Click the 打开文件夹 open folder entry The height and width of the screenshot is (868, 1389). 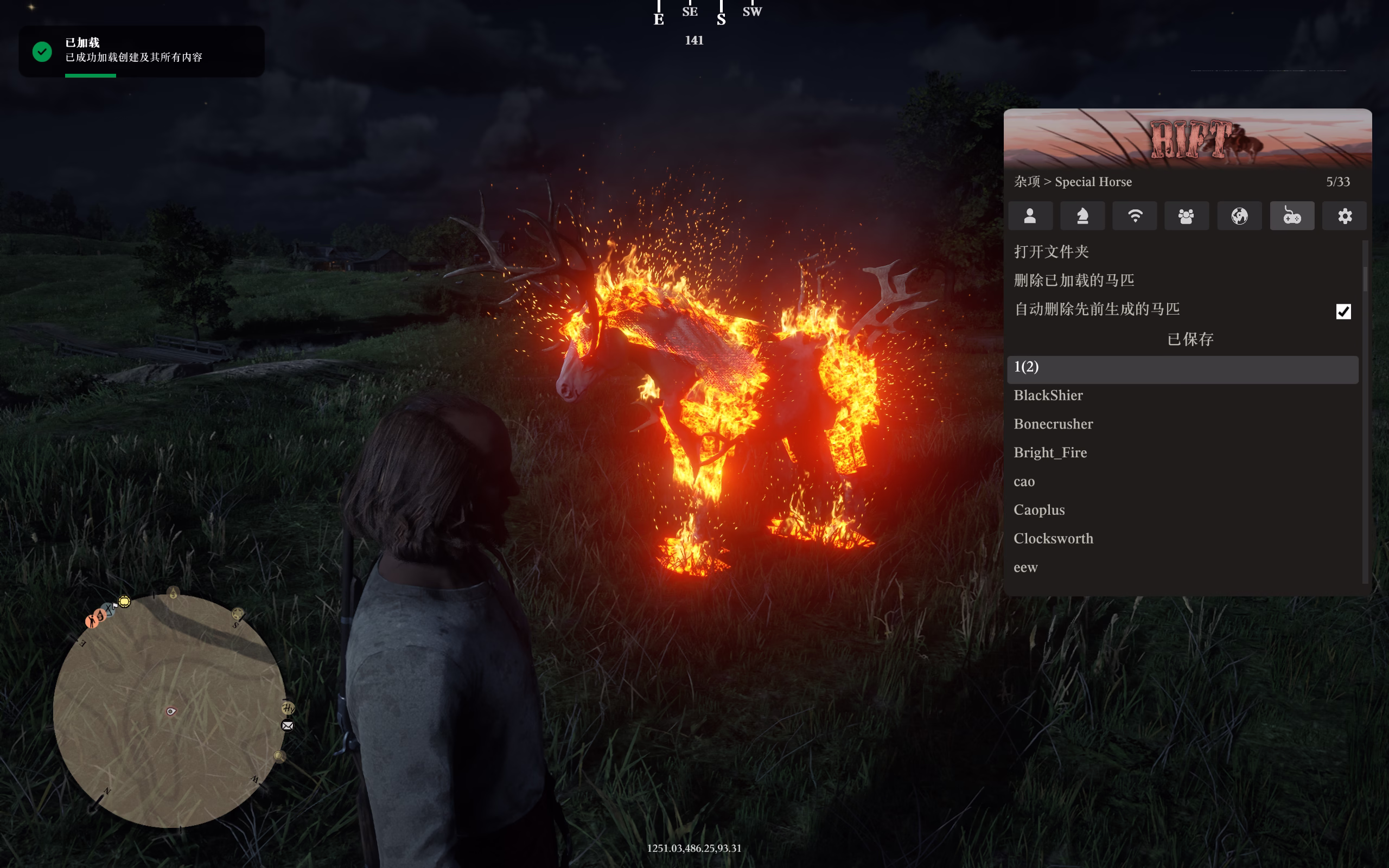click(x=1051, y=251)
